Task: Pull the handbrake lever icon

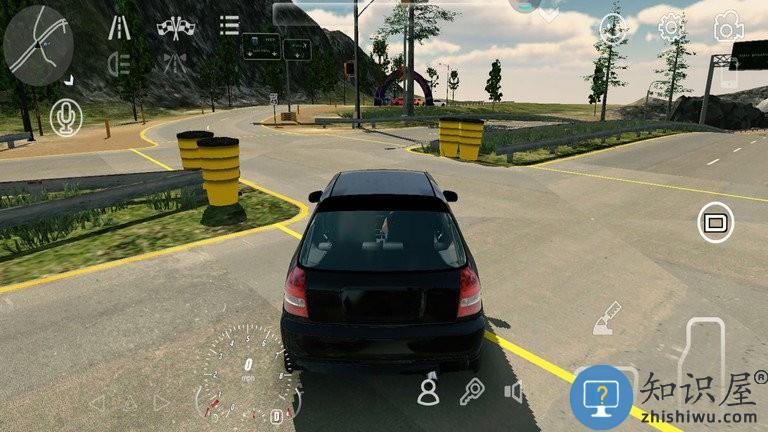Action: tap(606, 319)
